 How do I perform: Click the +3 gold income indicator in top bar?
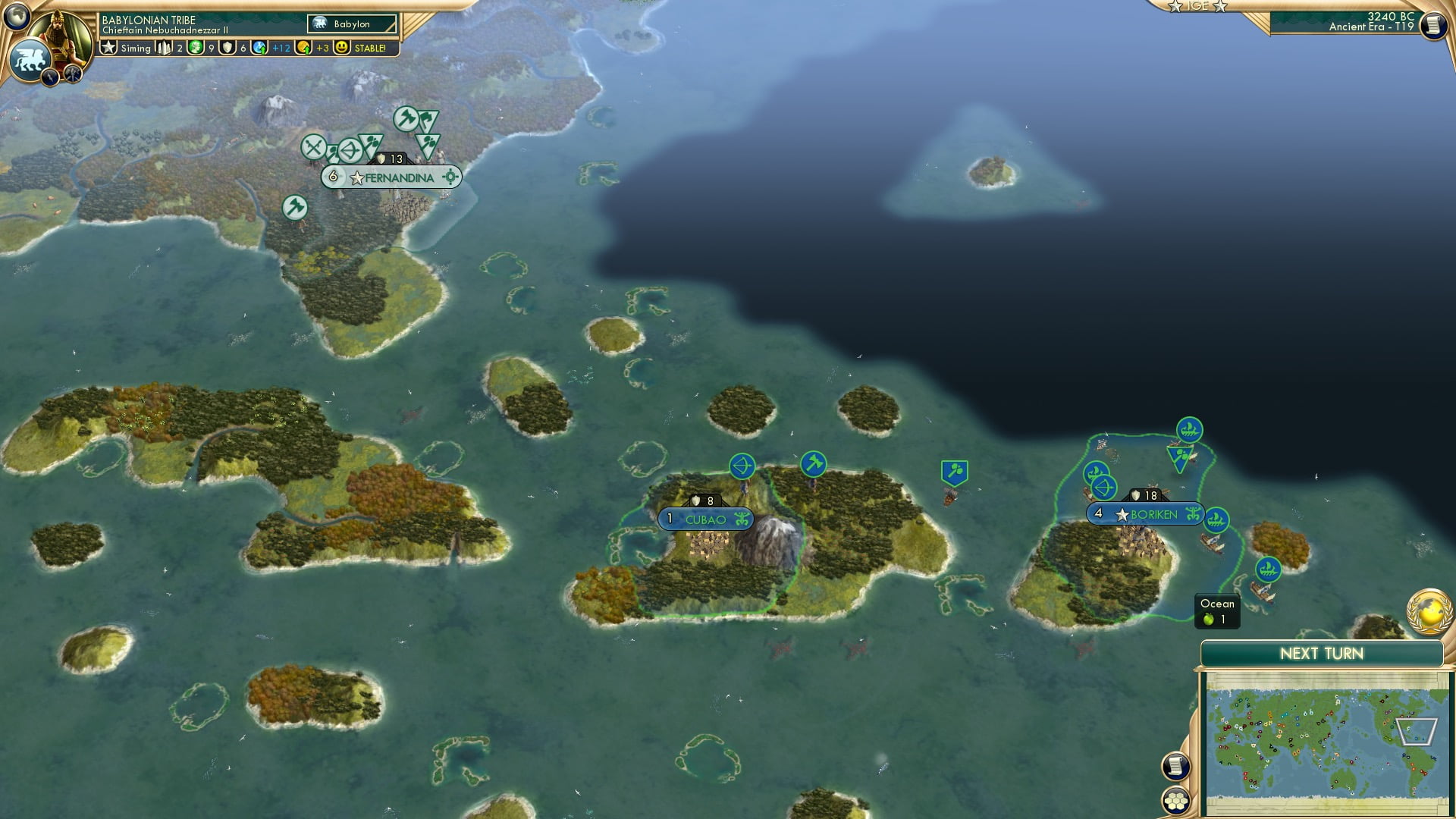coord(312,48)
